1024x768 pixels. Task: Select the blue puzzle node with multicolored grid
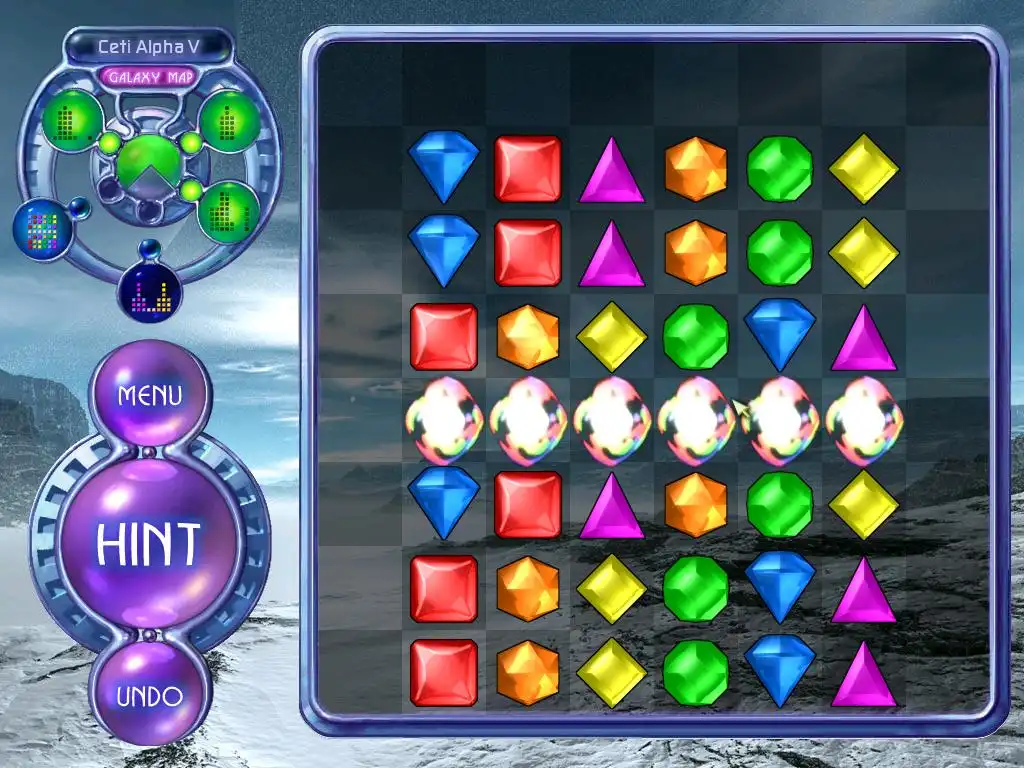[x=40, y=228]
